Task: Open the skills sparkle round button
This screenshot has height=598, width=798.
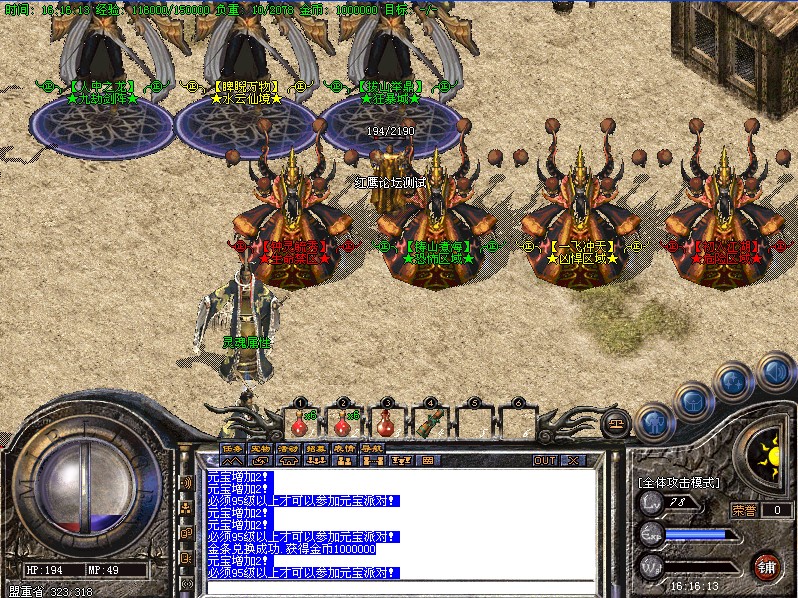Action: tap(735, 381)
